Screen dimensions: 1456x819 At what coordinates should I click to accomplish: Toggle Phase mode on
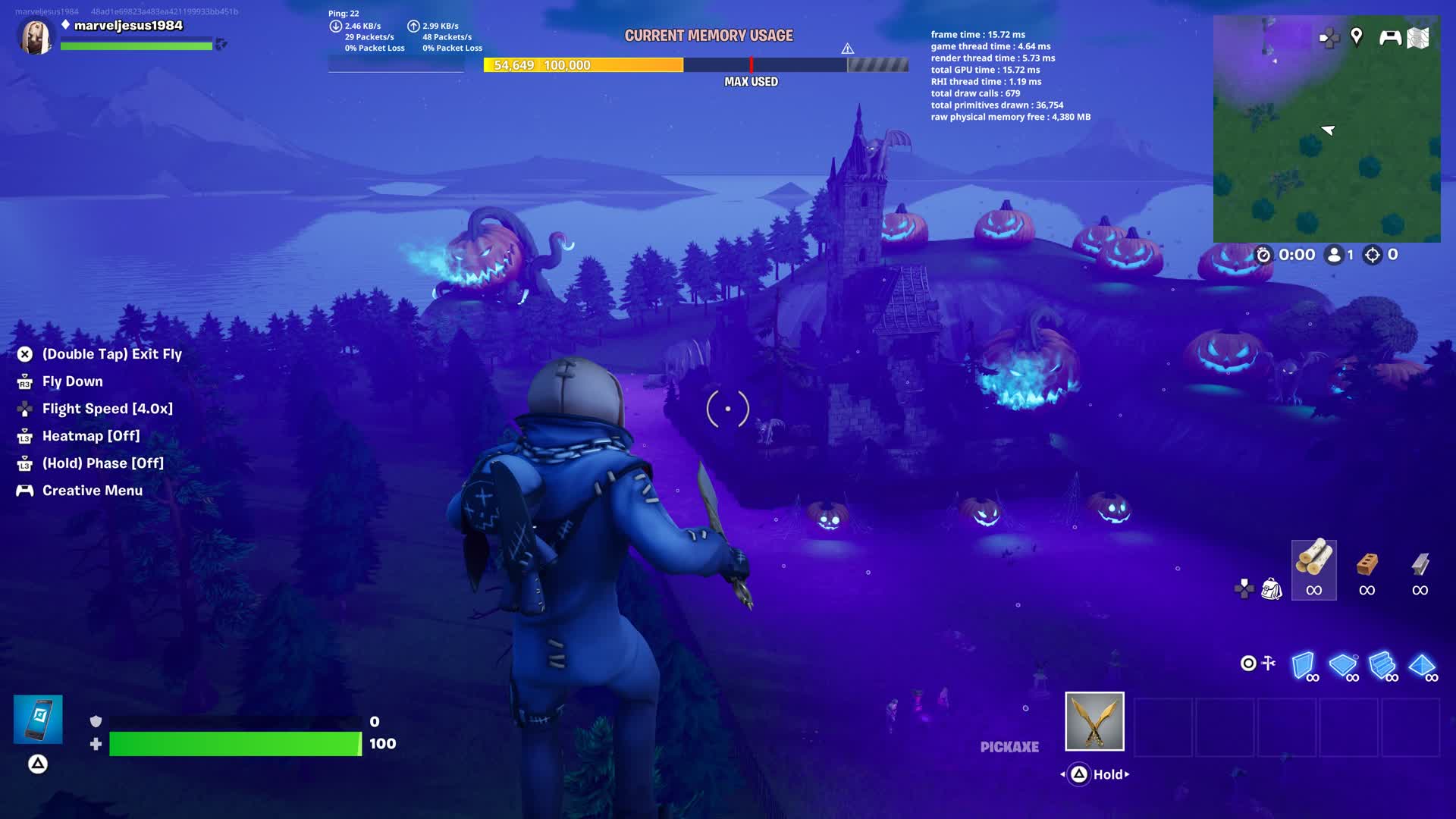tap(103, 463)
